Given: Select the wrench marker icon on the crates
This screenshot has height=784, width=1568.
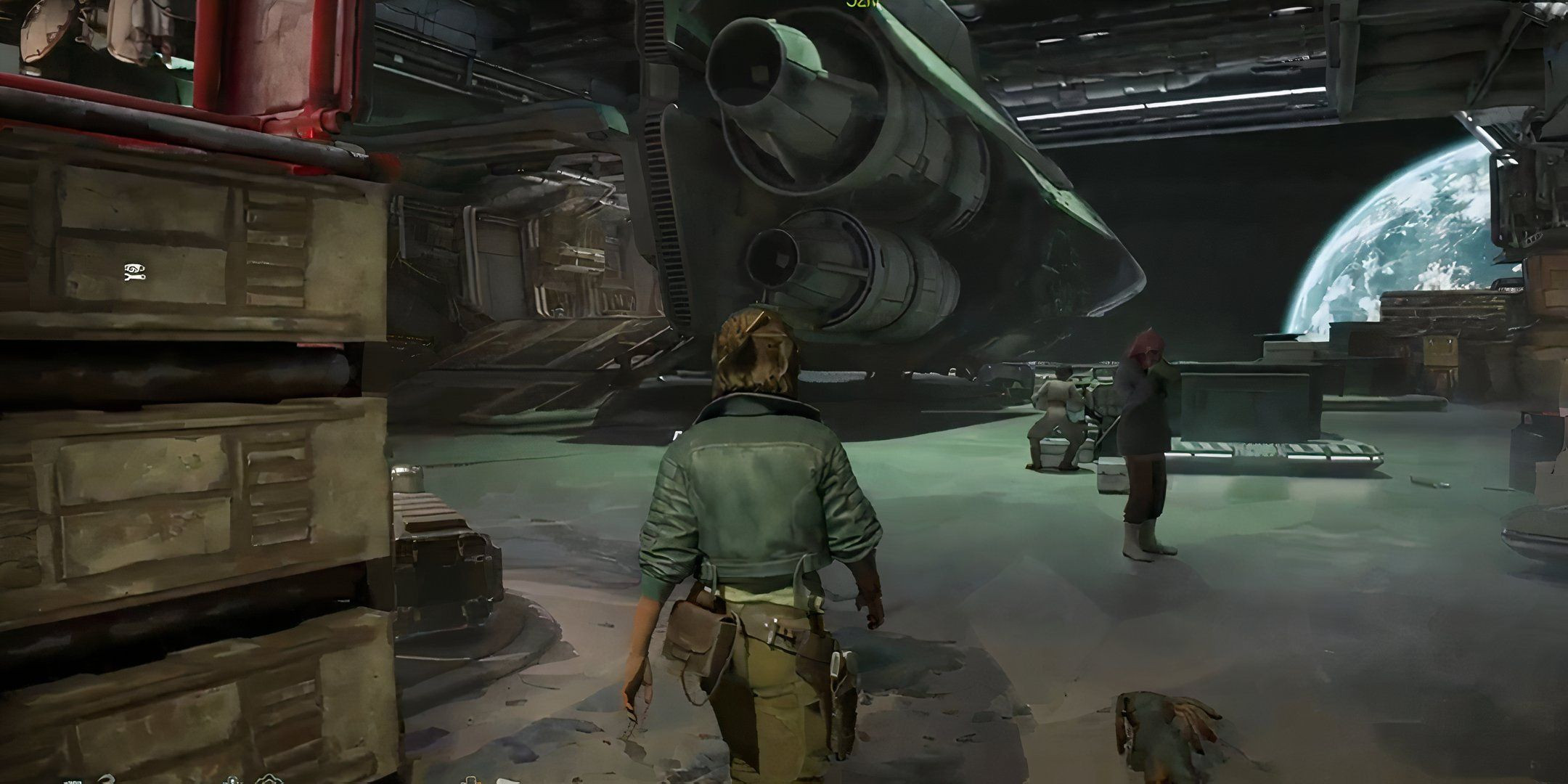Looking at the screenshot, I should 135,271.
